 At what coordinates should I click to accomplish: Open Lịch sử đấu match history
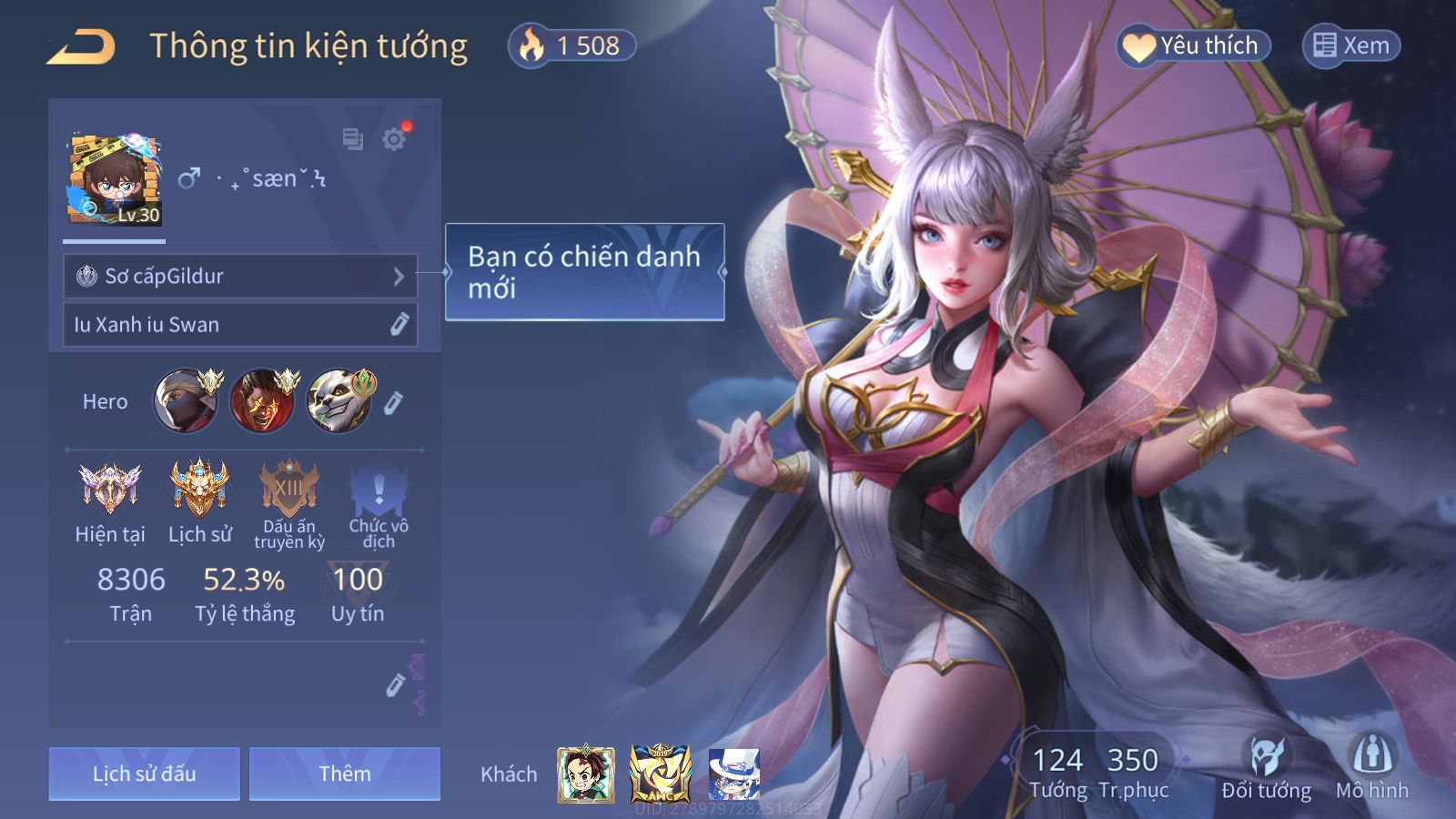coord(144,773)
